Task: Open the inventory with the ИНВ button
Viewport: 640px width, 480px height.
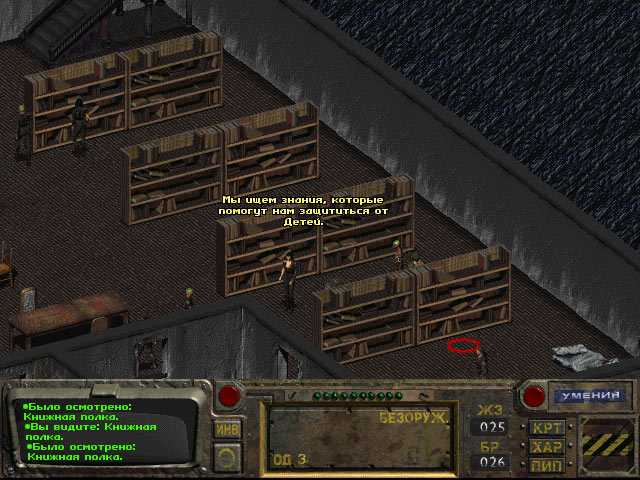Action: coord(227,430)
